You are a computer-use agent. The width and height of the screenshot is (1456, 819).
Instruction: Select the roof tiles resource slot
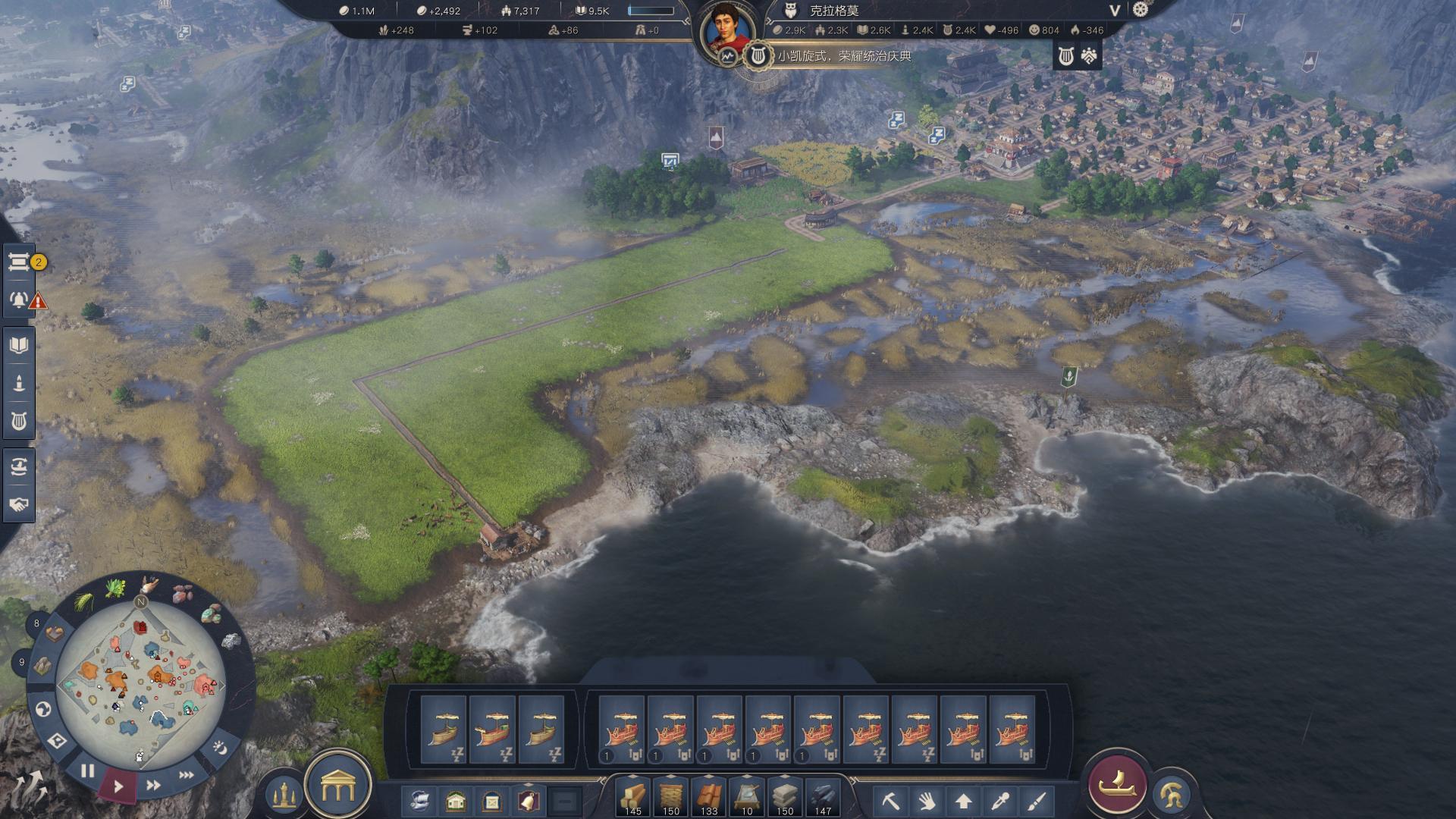(x=709, y=798)
